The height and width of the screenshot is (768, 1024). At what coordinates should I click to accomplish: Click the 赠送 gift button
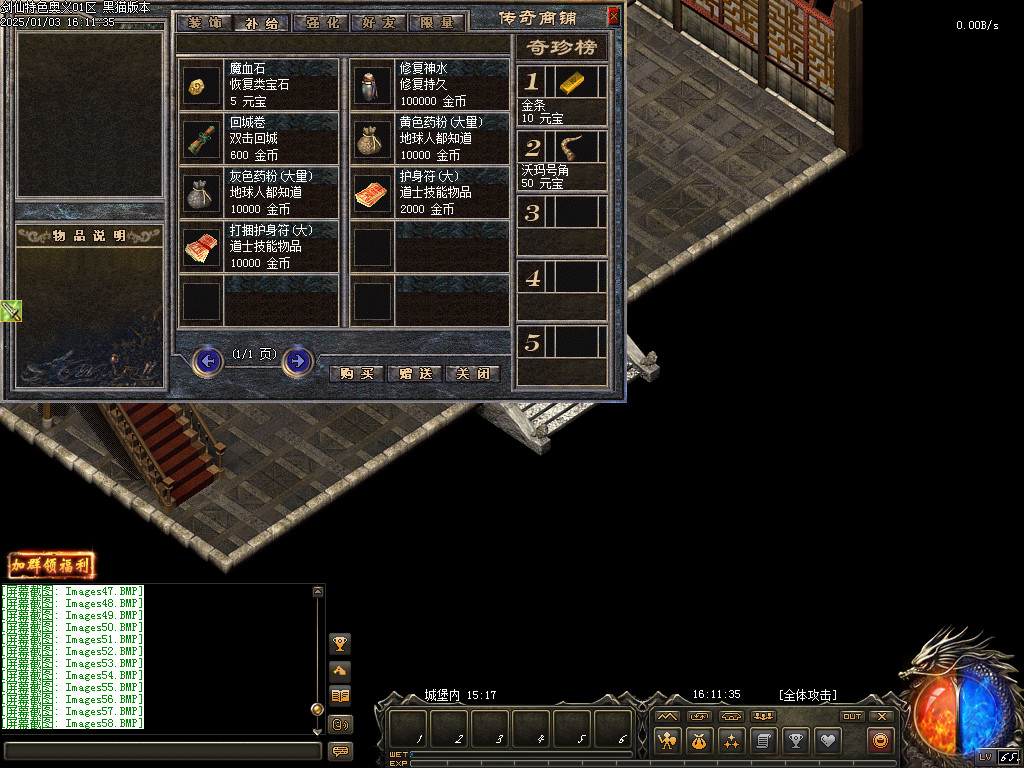click(x=414, y=373)
